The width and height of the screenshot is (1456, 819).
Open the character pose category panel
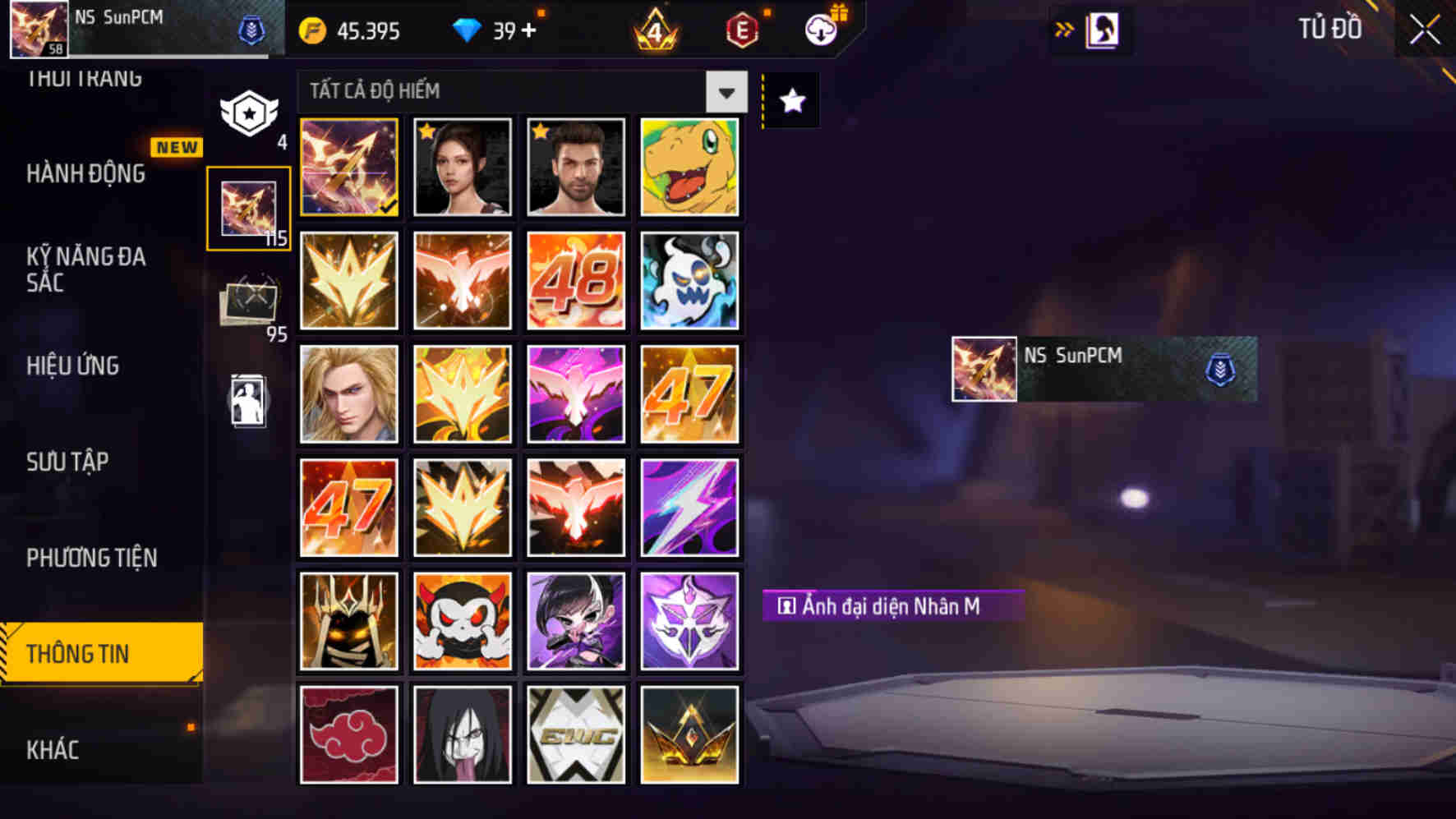pos(249,400)
